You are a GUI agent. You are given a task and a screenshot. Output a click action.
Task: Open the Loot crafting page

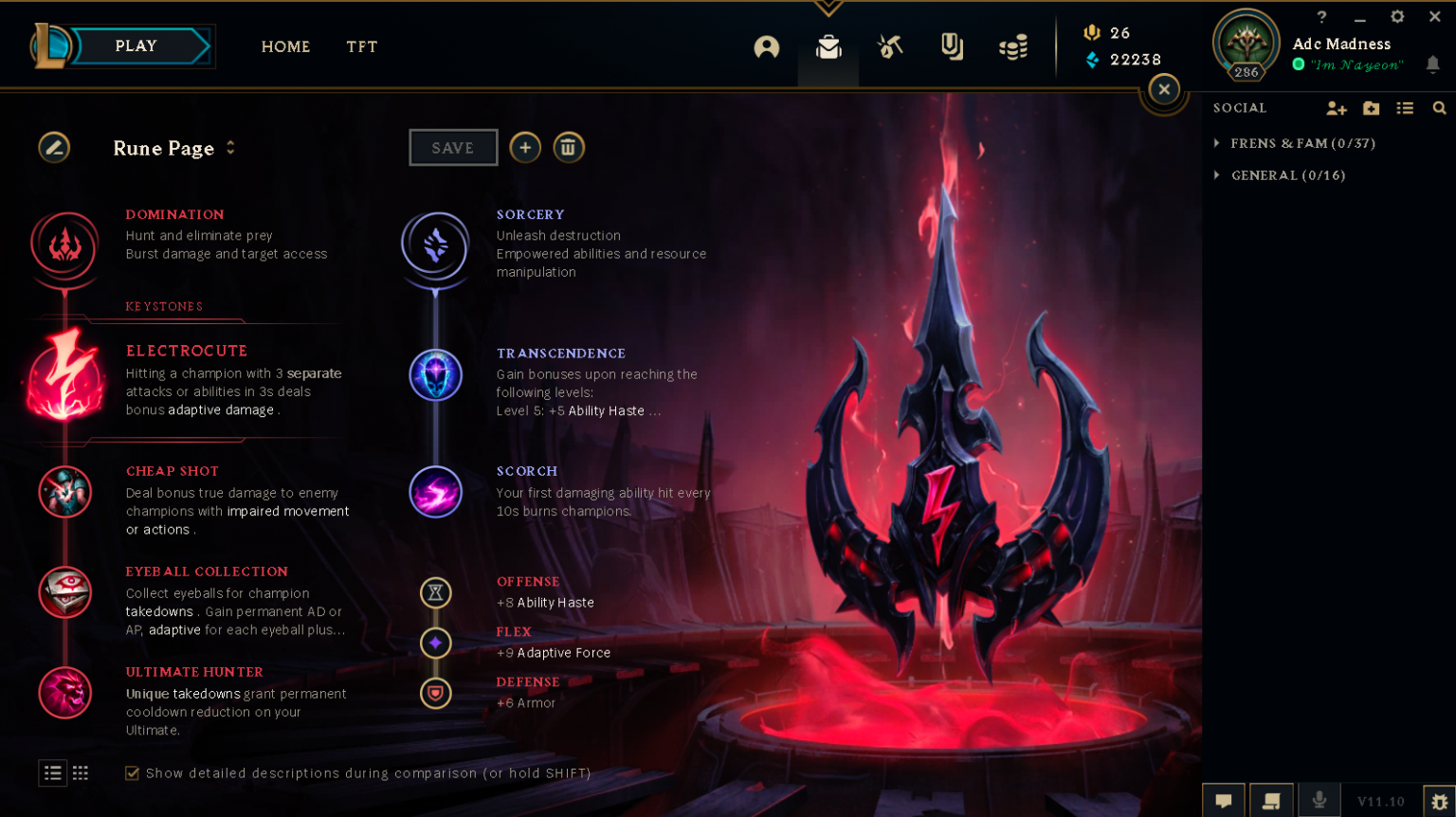point(889,46)
